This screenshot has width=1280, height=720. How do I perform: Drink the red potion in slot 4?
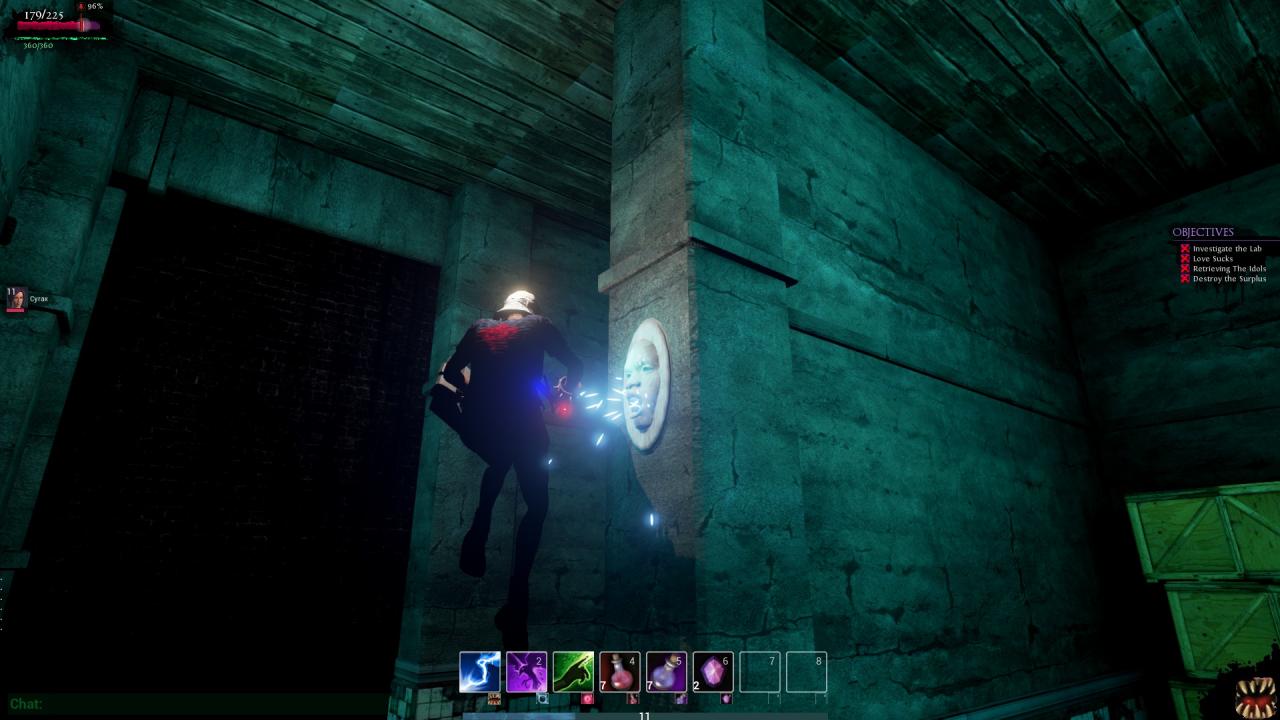pos(620,672)
